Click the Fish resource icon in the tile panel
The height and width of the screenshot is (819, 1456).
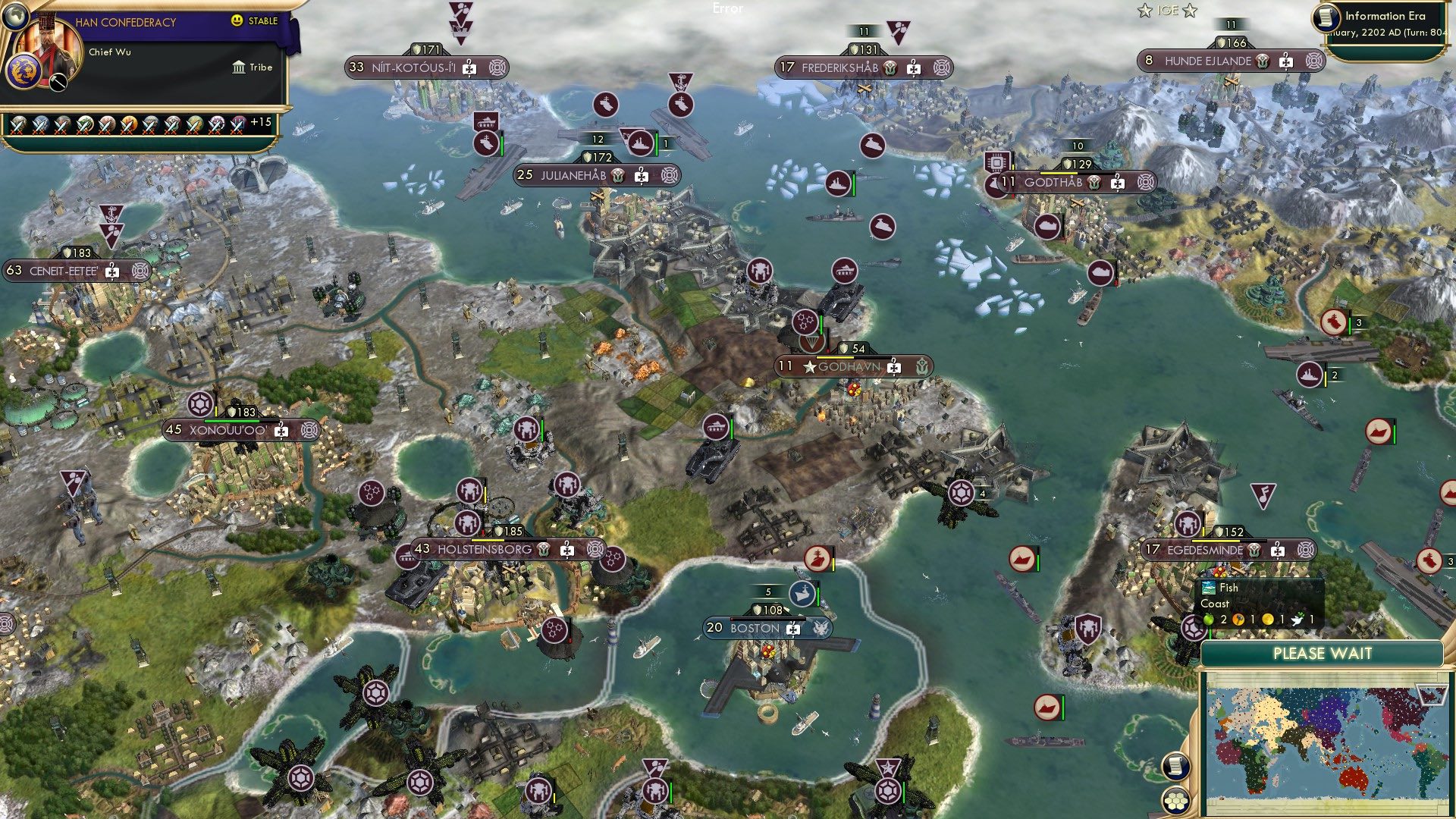click(1208, 587)
